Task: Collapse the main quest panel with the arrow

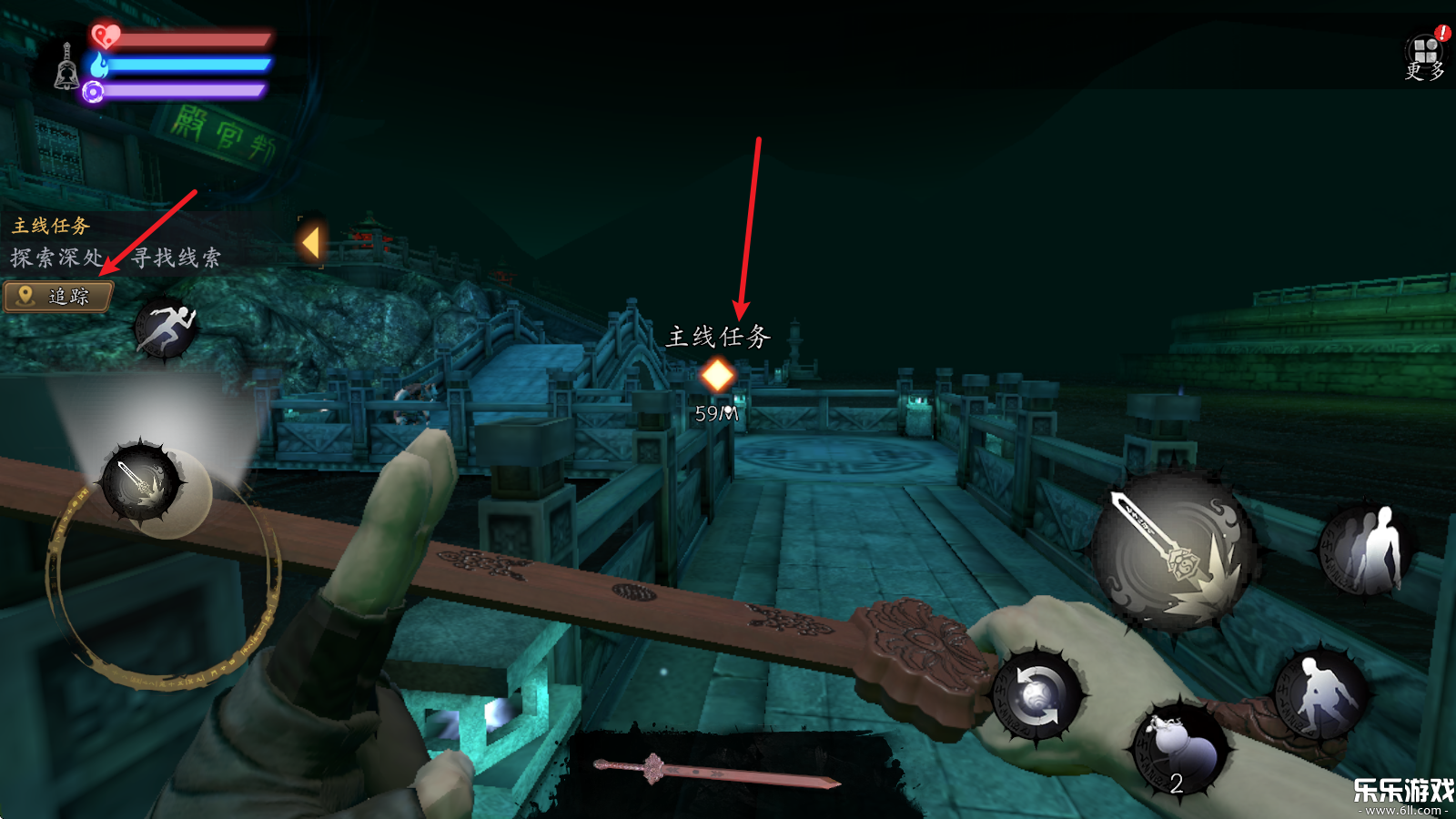Action: pos(311,243)
